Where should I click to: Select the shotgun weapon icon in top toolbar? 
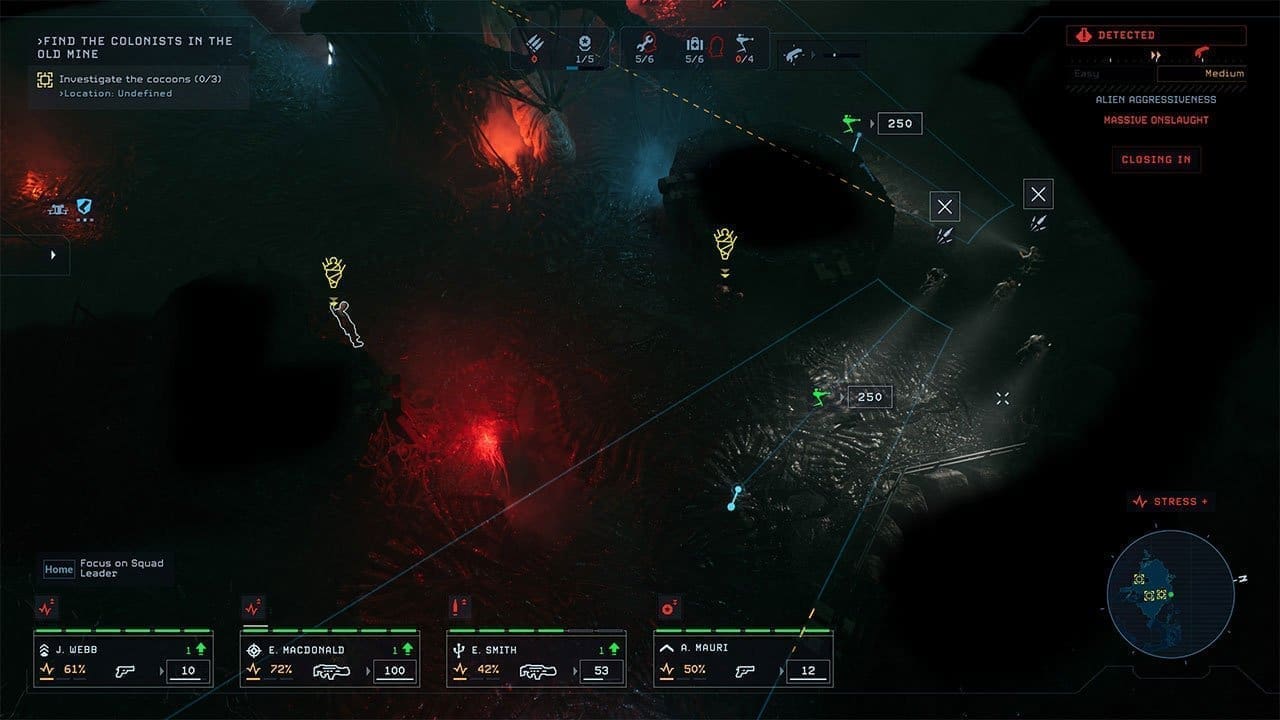tap(793, 52)
